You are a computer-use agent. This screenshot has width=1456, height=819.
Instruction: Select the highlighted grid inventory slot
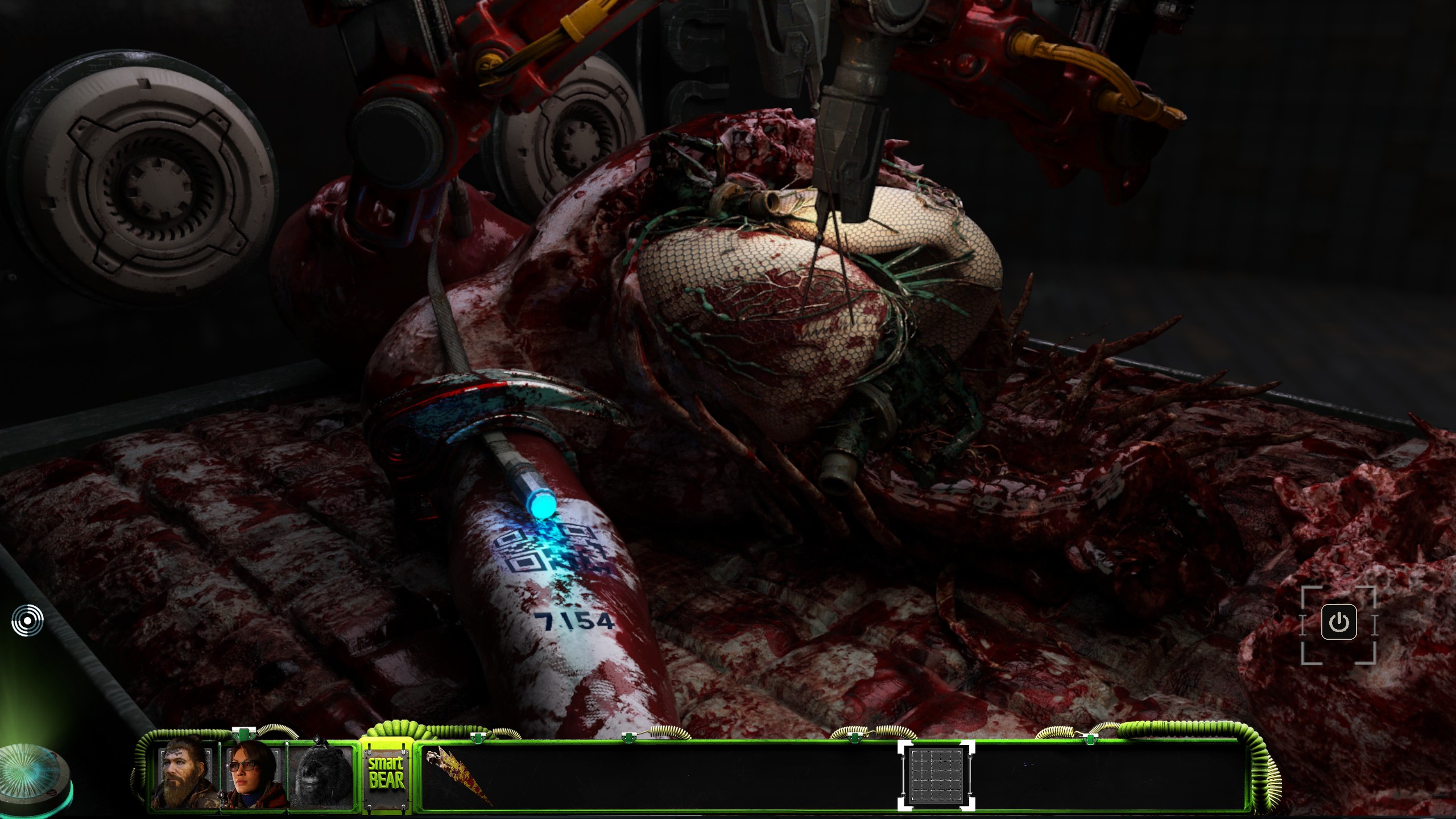point(936,776)
